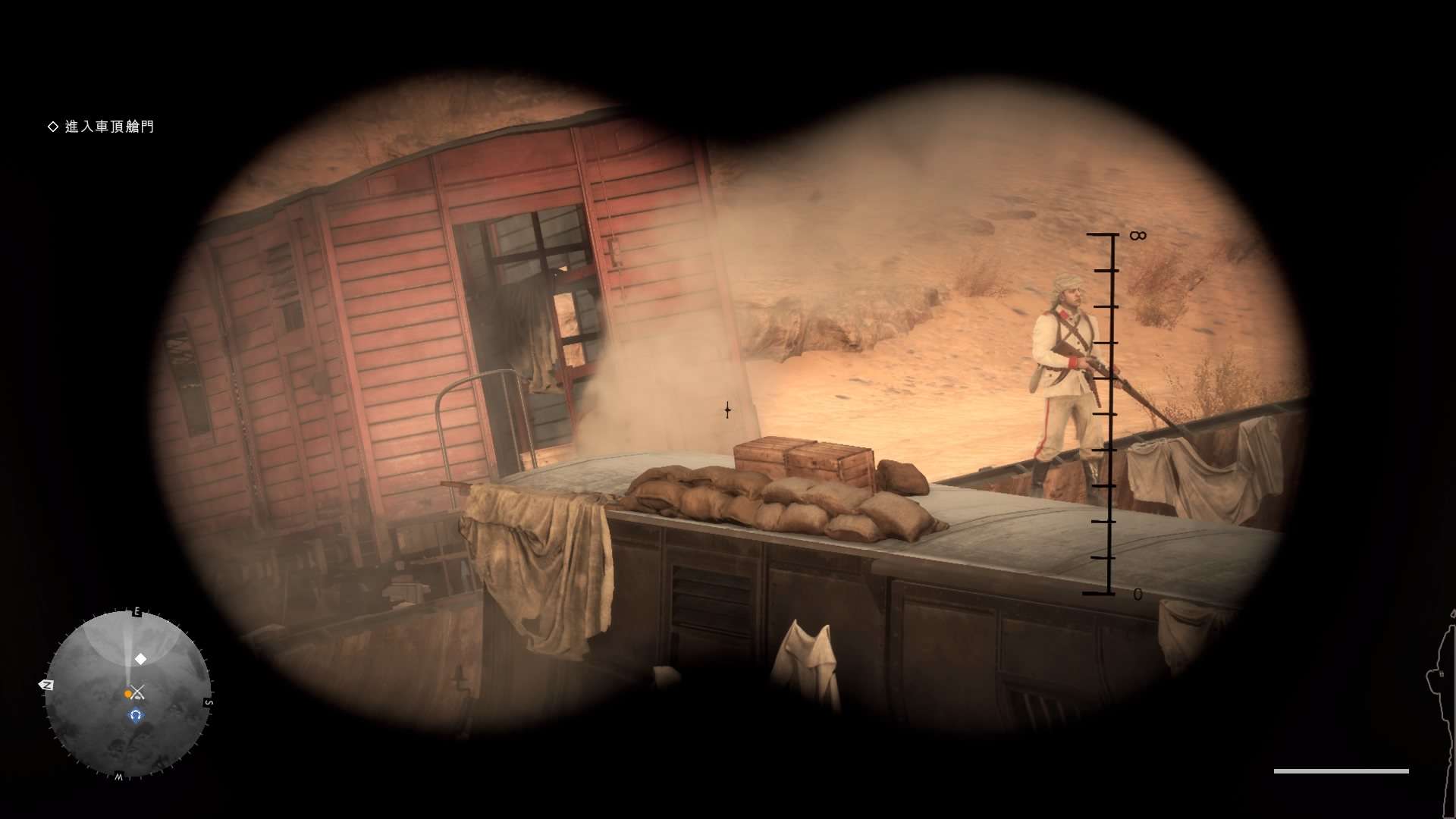Select the white diamond objective marker on minimap
Image resolution: width=1456 pixels, height=819 pixels.
pos(140,659)
